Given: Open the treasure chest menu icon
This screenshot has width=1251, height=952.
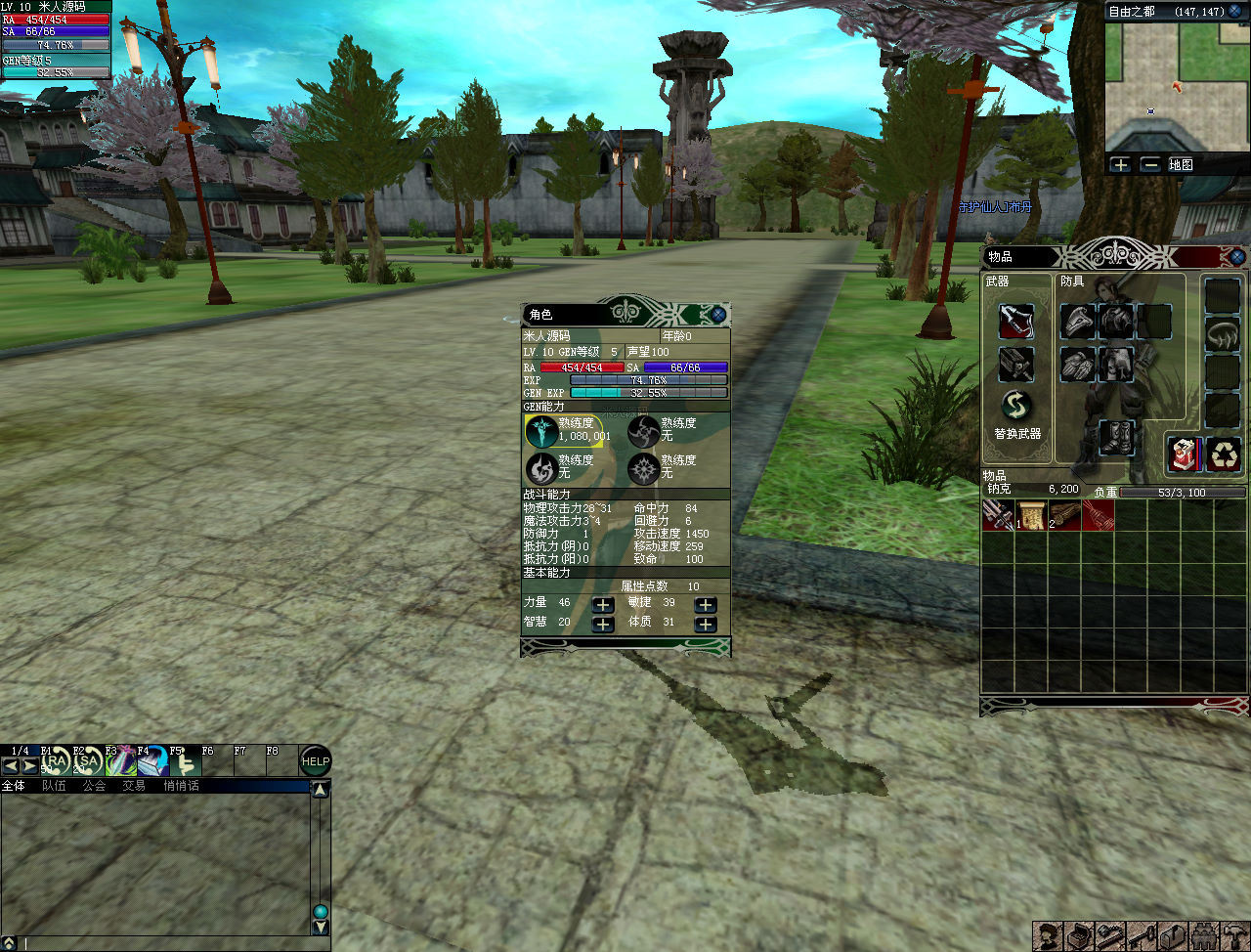Looking at the screenshot, I should 1079,936.
